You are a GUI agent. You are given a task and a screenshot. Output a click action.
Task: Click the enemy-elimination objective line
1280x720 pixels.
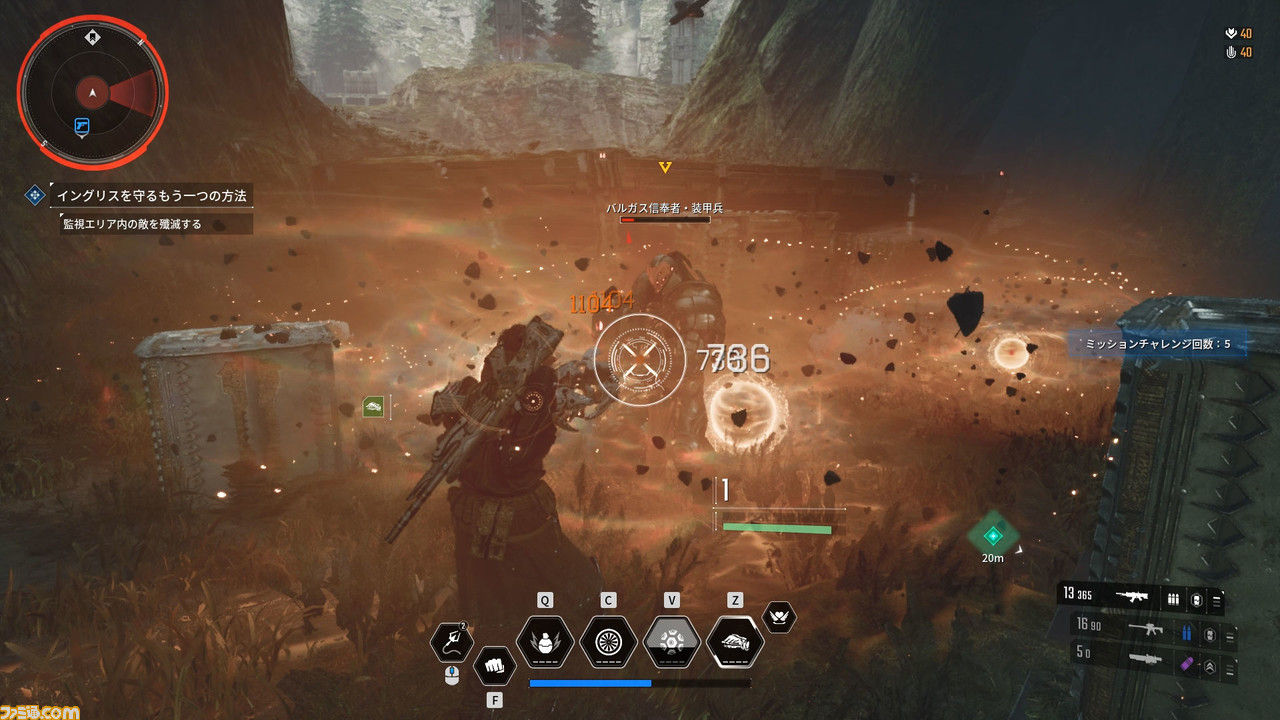(x=131, y=224)
